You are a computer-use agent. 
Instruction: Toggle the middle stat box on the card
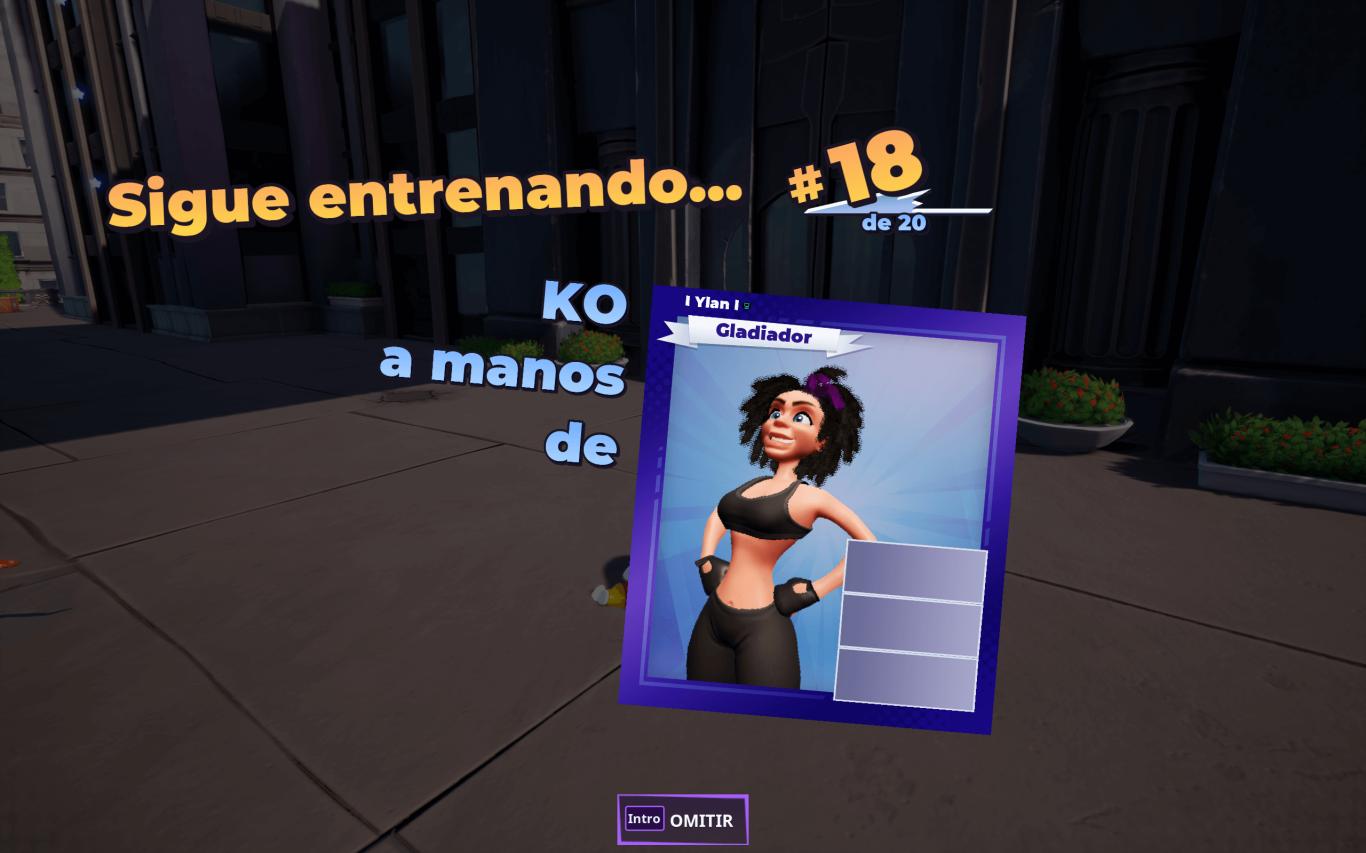pos(908,621)
